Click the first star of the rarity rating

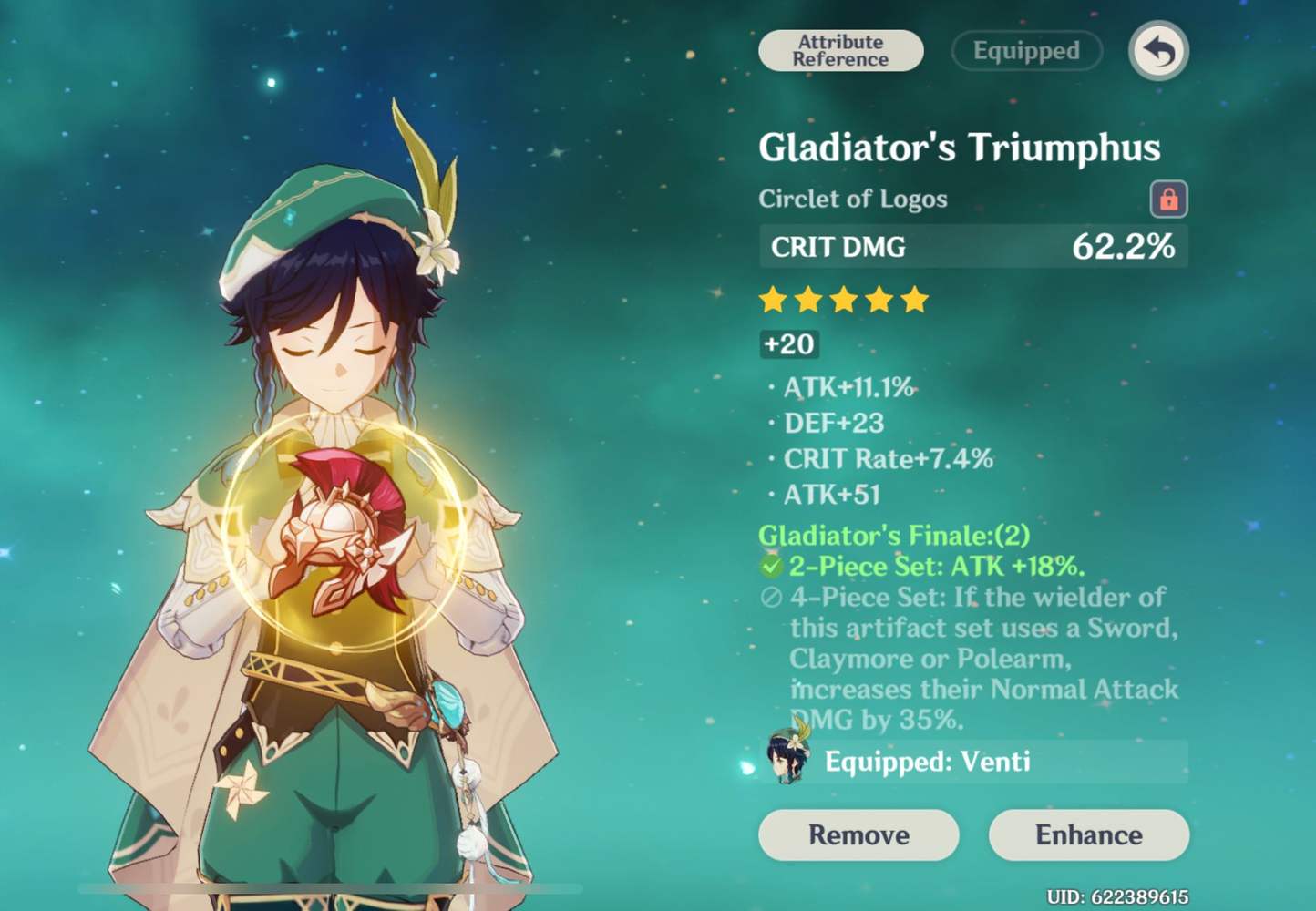point(774,300)
